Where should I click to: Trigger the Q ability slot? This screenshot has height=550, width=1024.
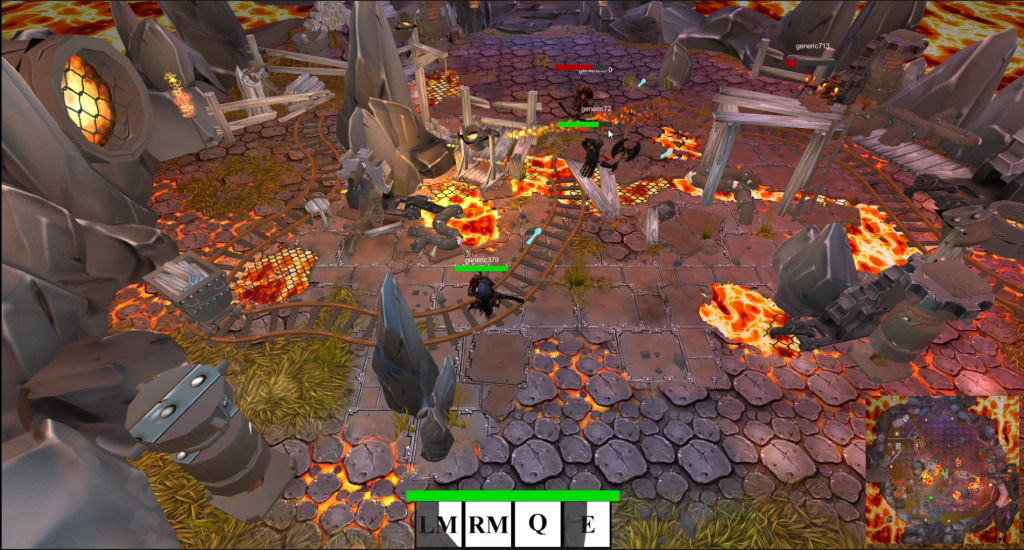click(x=538, y=525)
